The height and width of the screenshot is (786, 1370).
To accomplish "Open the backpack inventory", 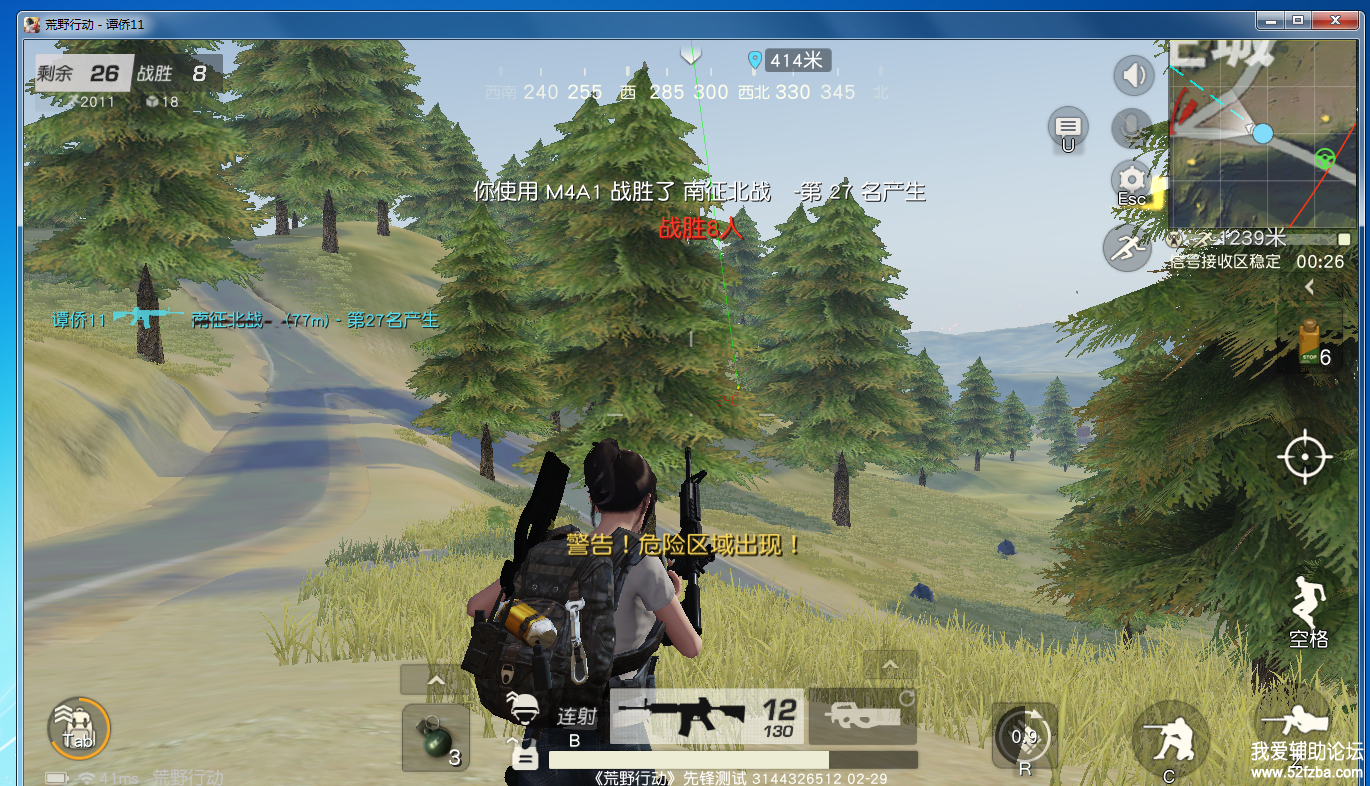I will (x=79, y=728).
